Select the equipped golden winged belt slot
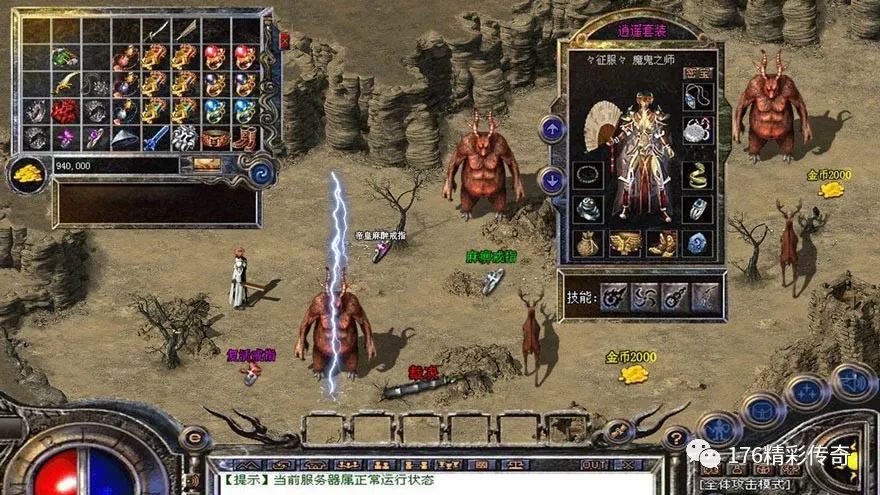Image resolution: width=880 pixels, height=495 pixels. coord(625,243)
